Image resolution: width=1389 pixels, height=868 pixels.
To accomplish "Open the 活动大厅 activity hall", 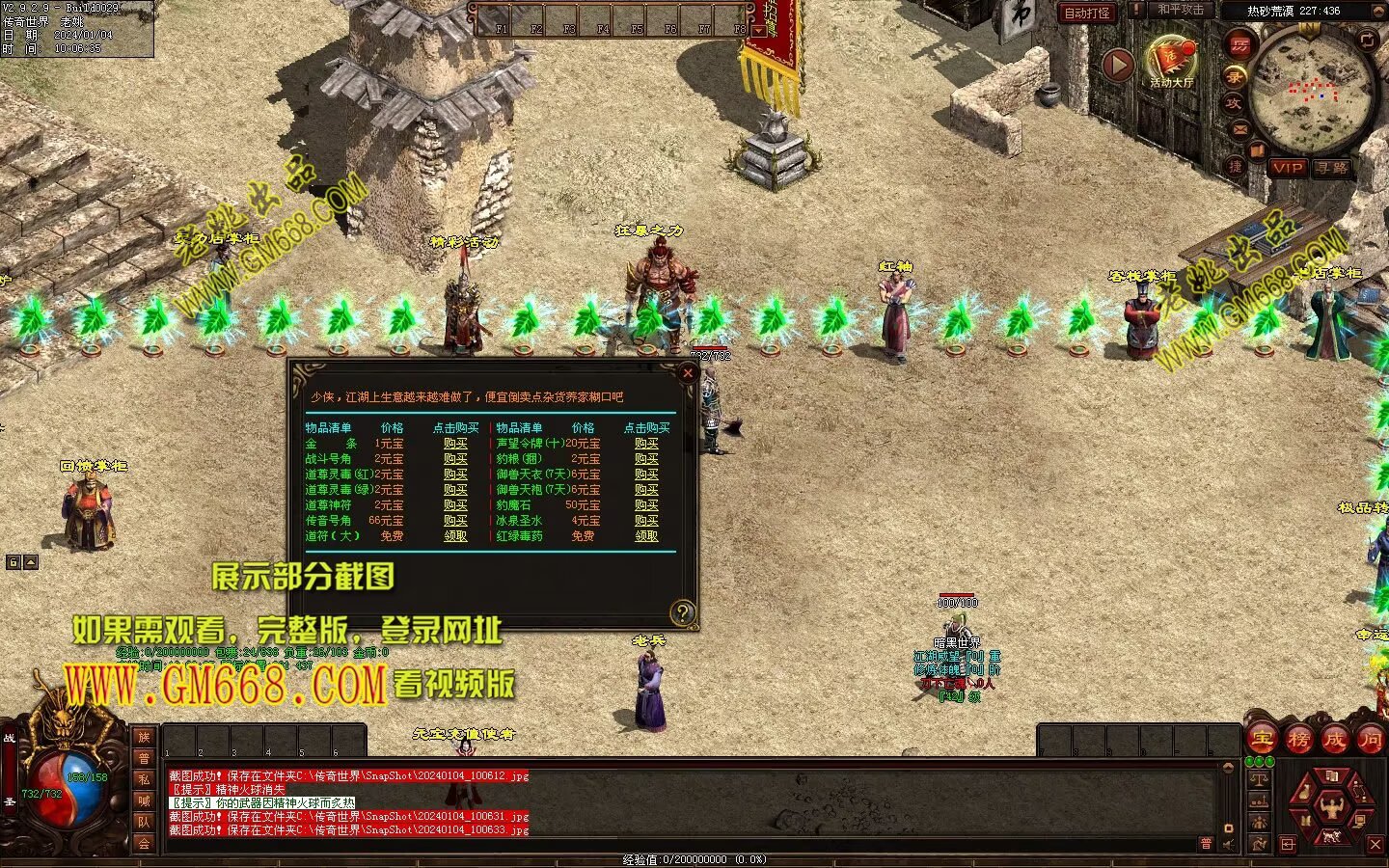I will click(1171, 64).
